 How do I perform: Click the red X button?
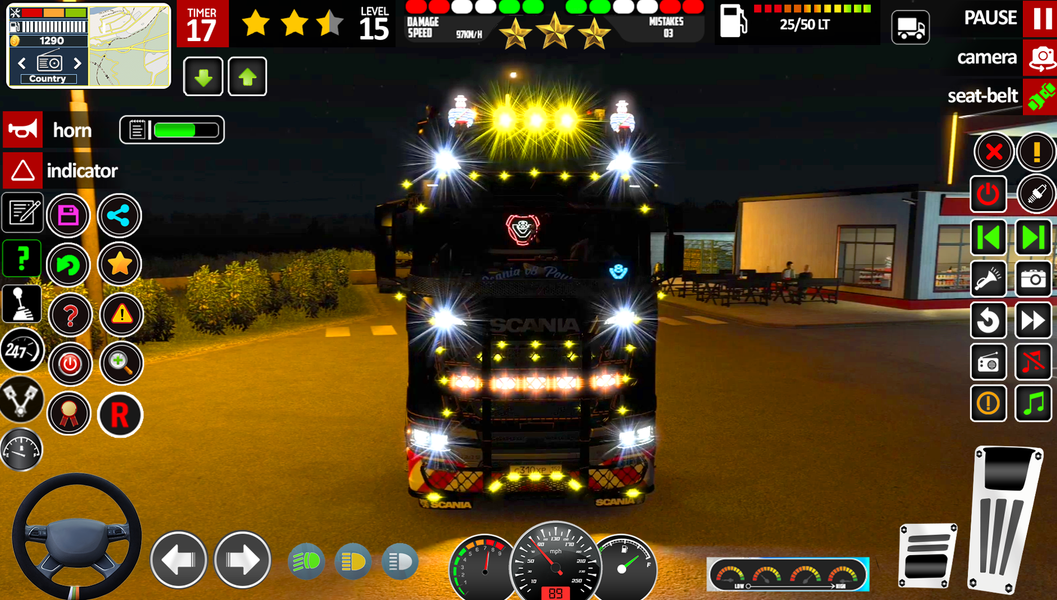[x=993, y=152]
